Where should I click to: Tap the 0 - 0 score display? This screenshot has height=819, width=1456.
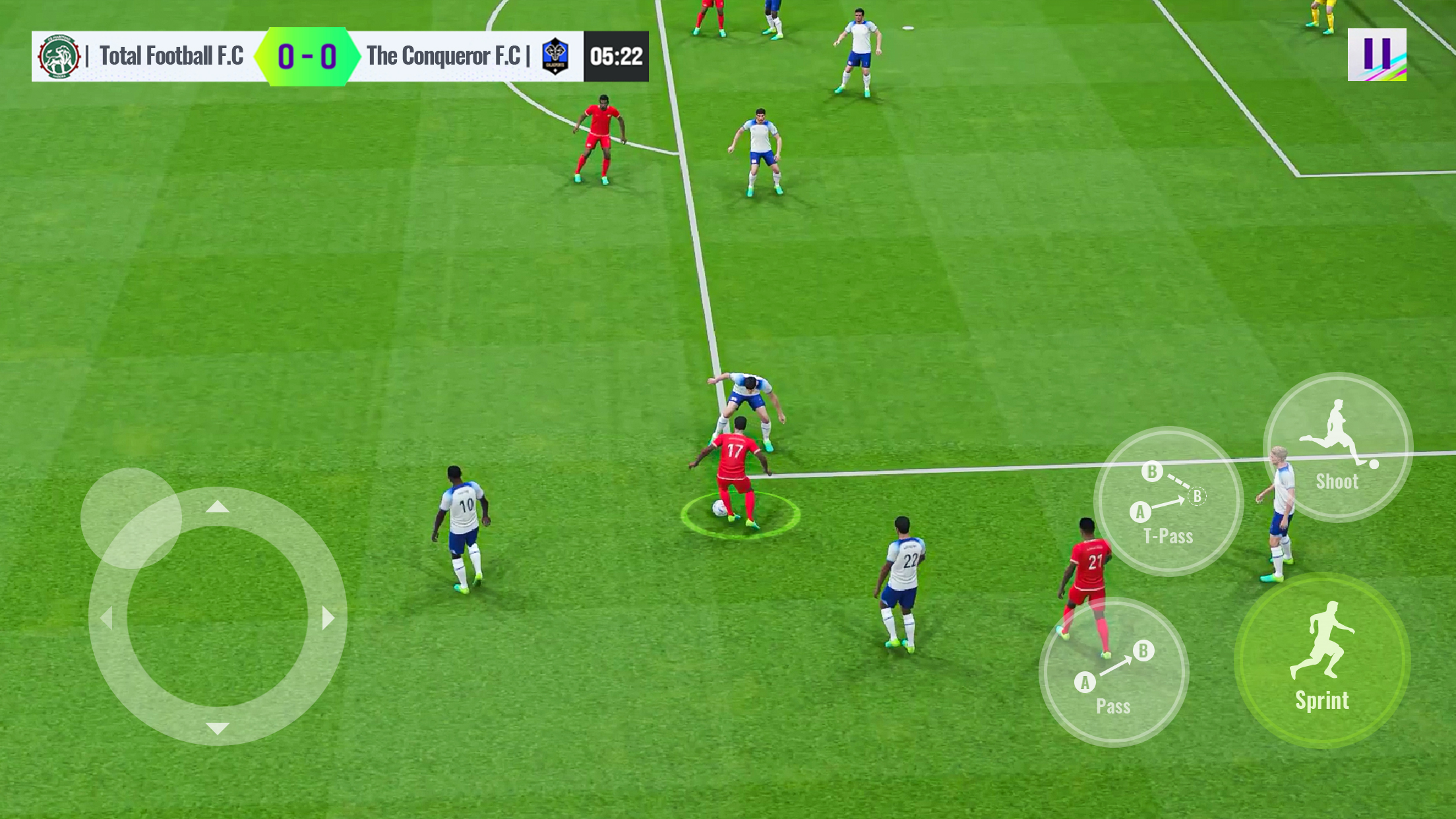pos(307,56)
